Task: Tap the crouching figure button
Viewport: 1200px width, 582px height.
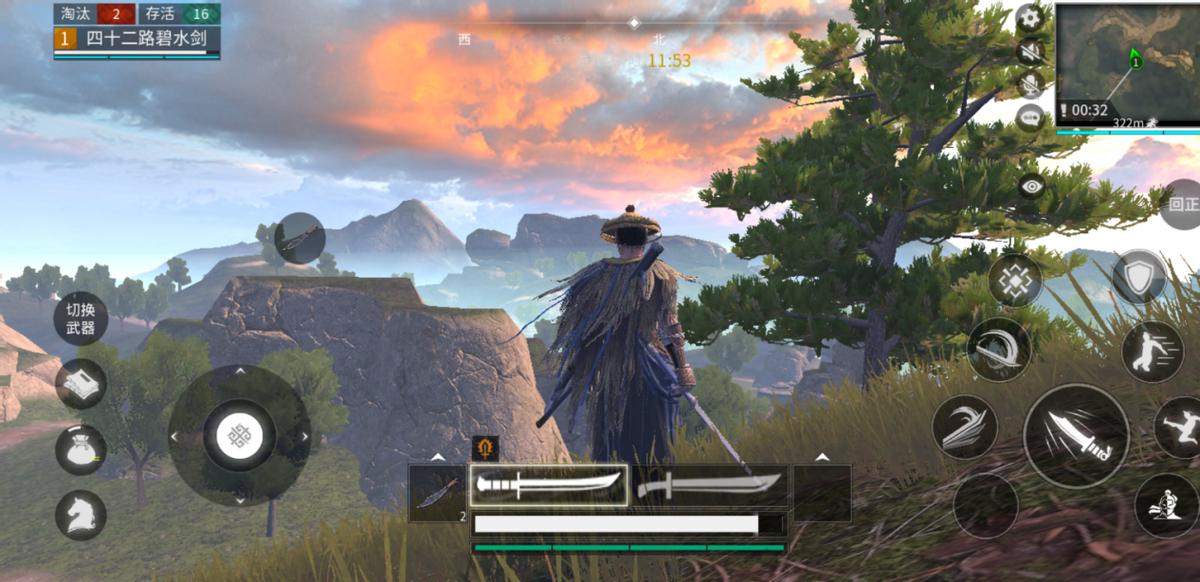Action: click(1166, 505)
